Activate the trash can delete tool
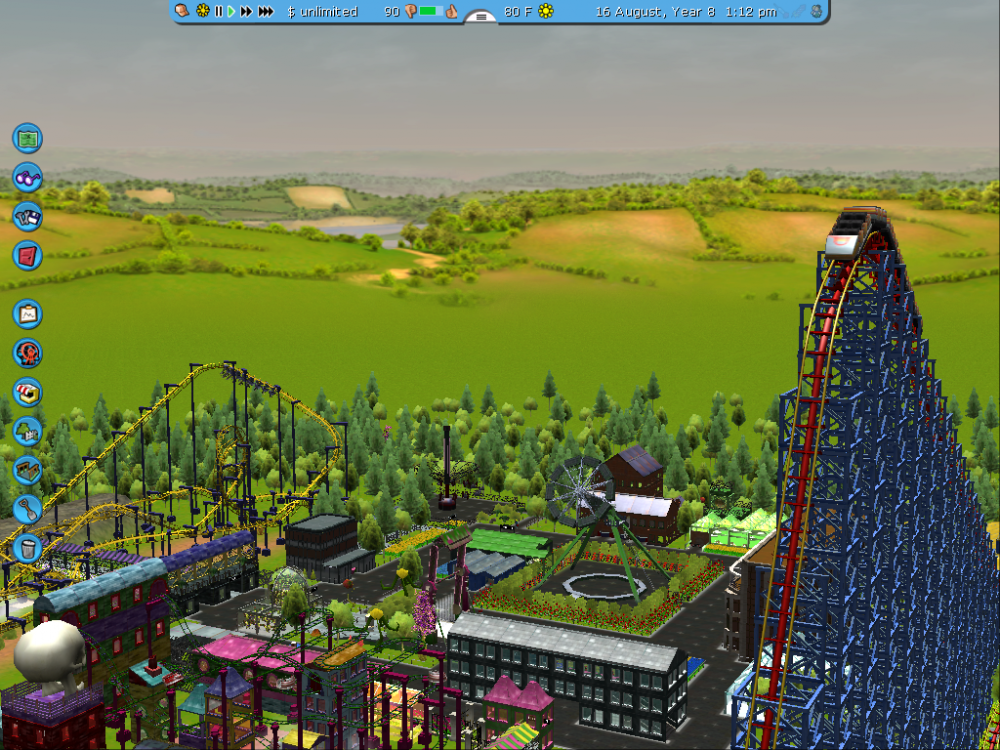This screenshot has width=1000, height=750. tap(27, 548)
